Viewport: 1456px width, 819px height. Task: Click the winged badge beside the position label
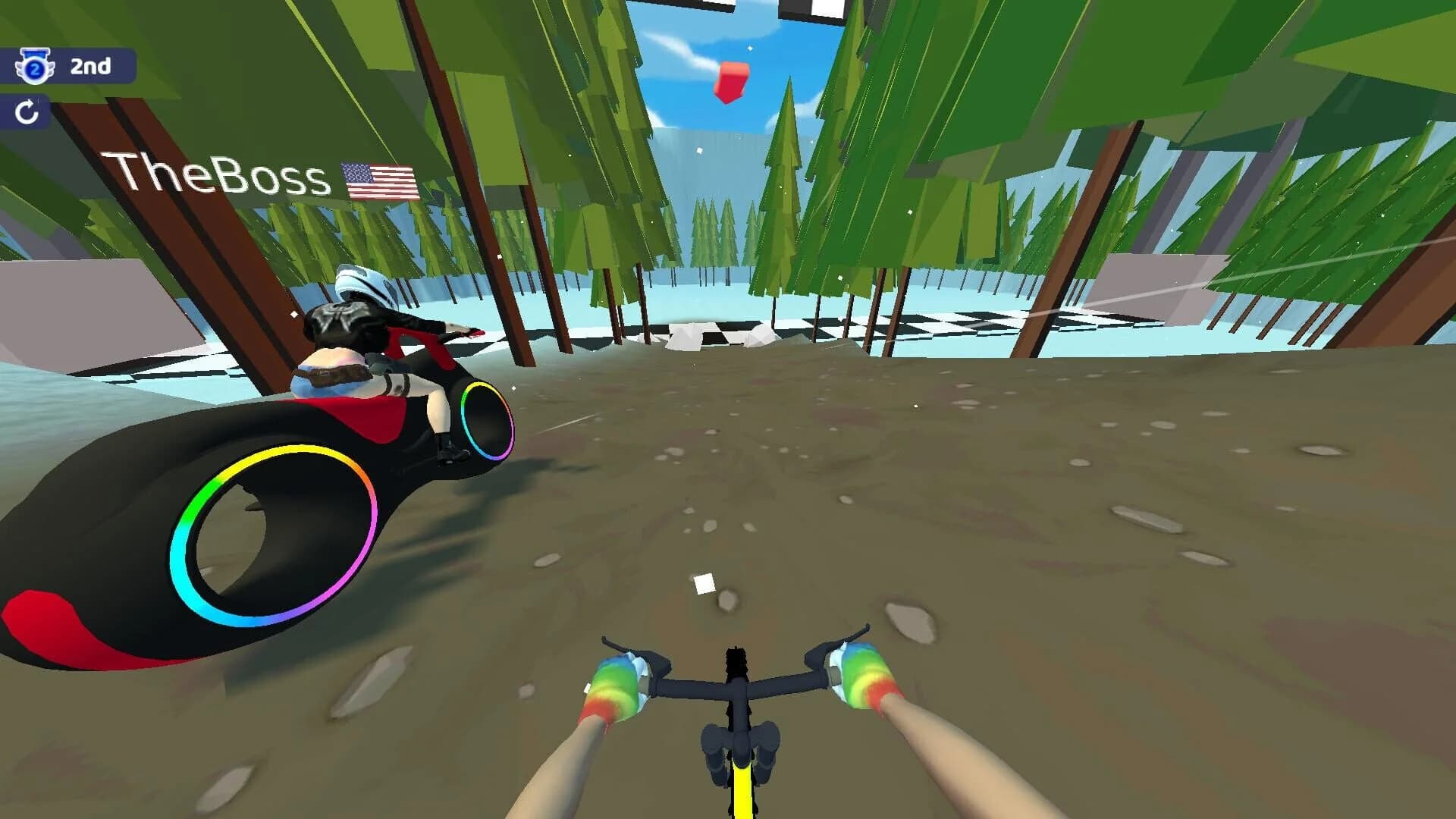tap(36, 66)
